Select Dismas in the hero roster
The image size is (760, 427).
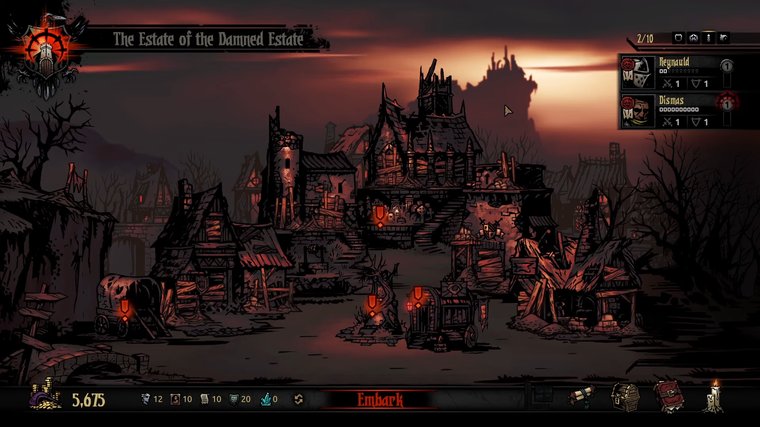pyautogui.click(x=680, y=107)
